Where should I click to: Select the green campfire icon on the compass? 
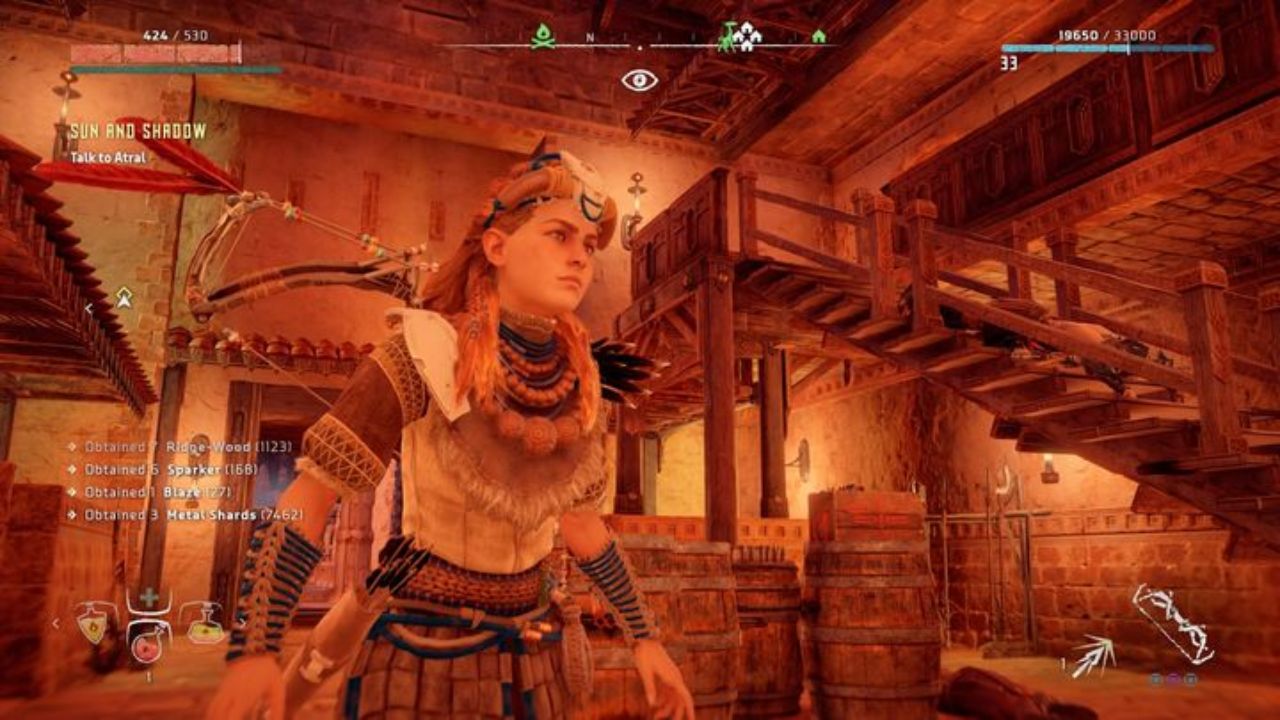542,38
